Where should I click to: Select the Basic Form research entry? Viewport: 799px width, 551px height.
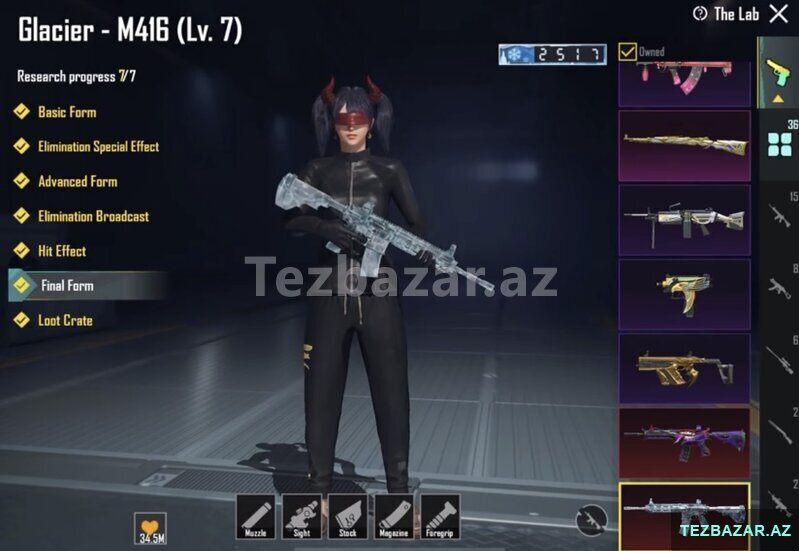click(67, 112)
